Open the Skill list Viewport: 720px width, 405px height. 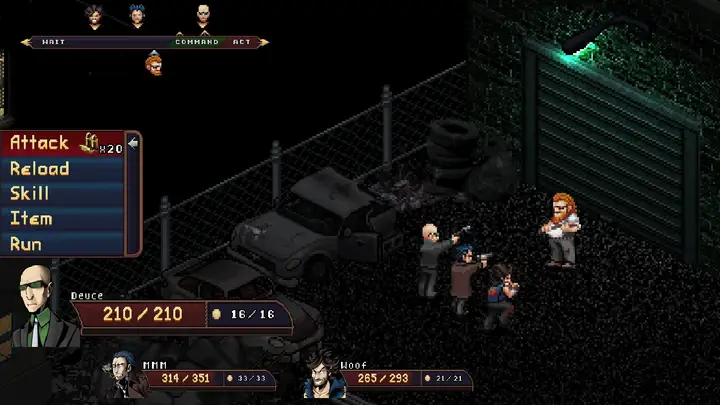pos(30,193)
